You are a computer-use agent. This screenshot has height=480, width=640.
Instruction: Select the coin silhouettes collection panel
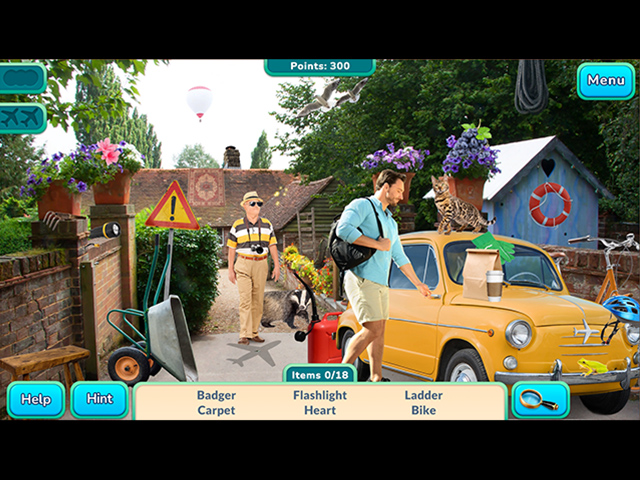tap(22, 78)
